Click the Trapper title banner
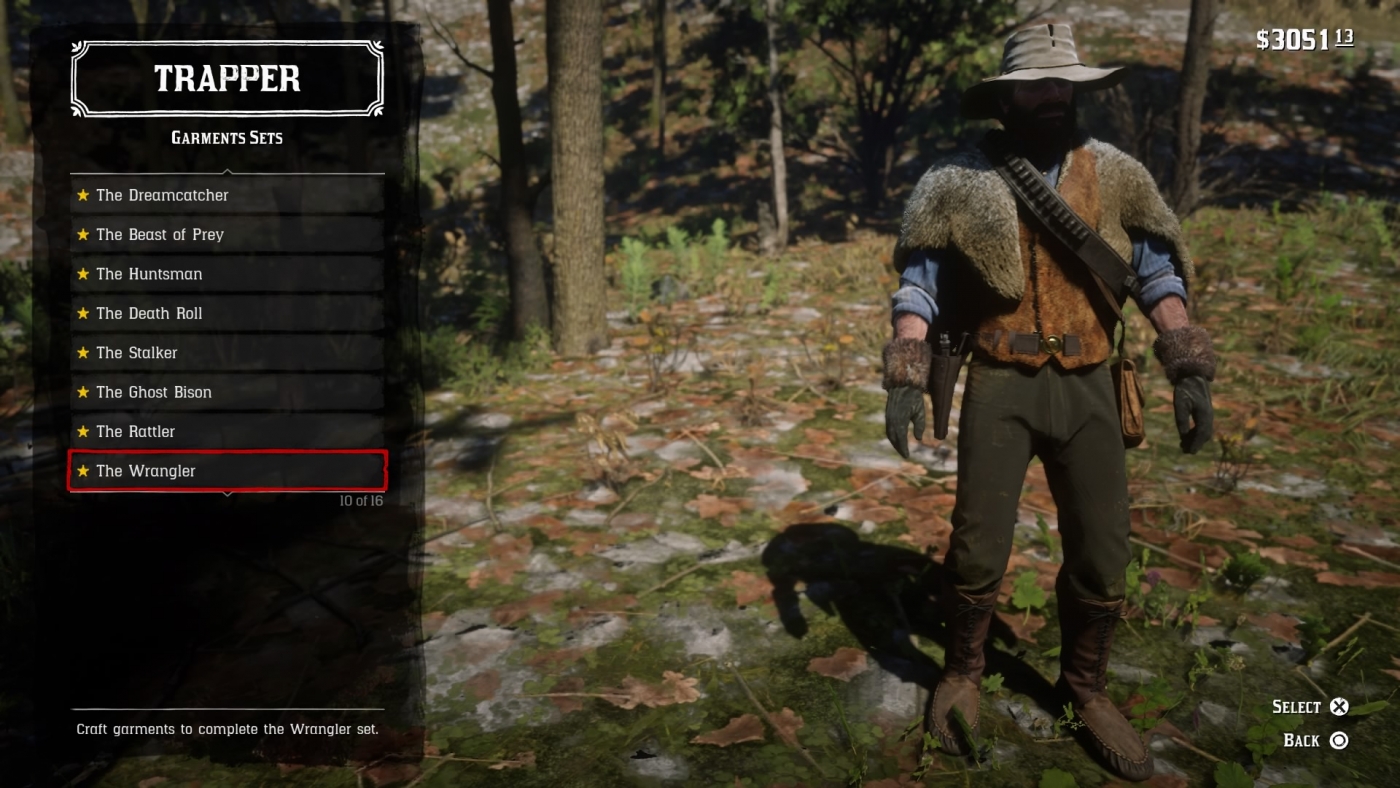Viewport: 1400px width, 788px height. (227, 78)
